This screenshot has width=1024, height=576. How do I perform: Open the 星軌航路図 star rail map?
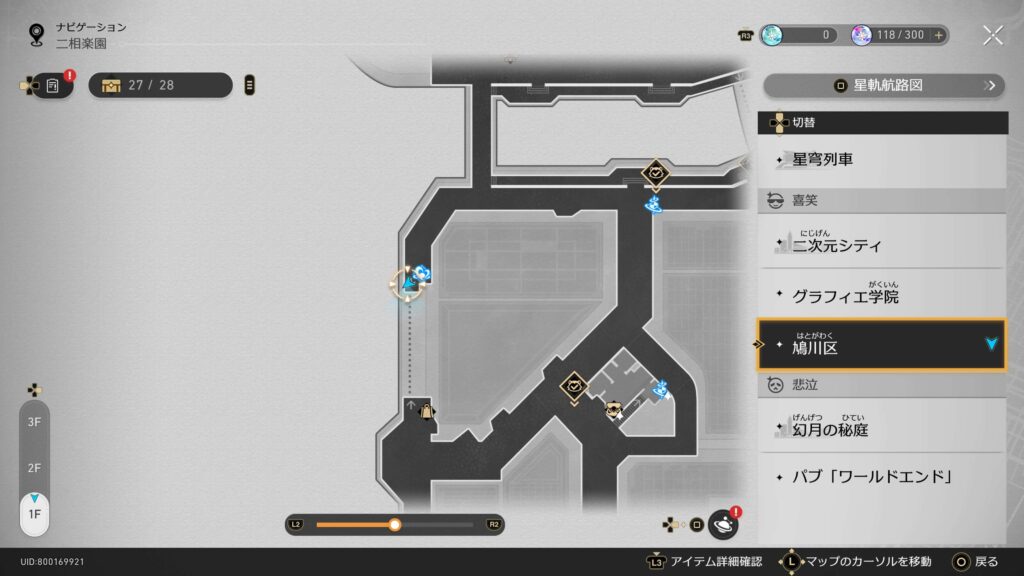[884, 85]
